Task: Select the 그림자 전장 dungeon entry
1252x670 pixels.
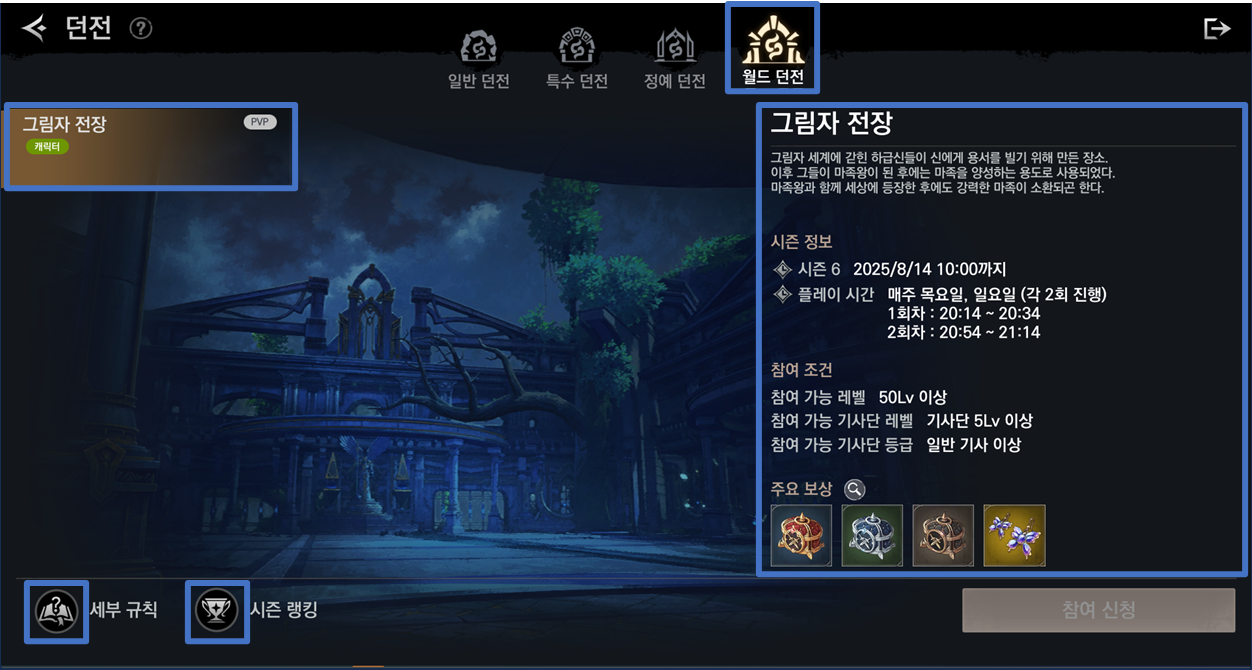Action: click(150, 146)
